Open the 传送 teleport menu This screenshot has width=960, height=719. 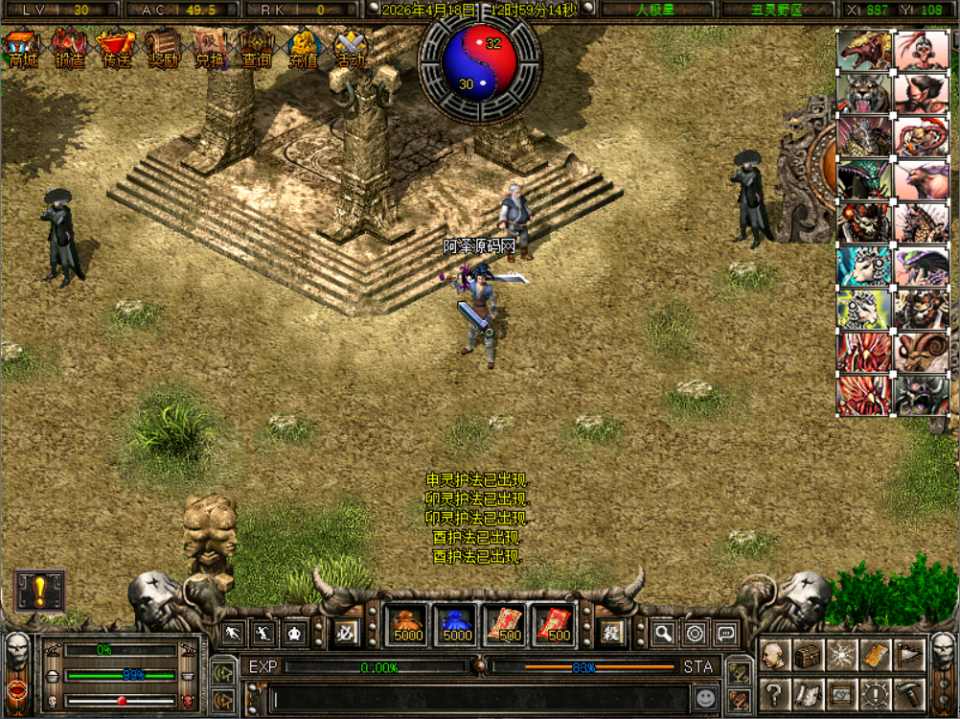tap(116, 47)
